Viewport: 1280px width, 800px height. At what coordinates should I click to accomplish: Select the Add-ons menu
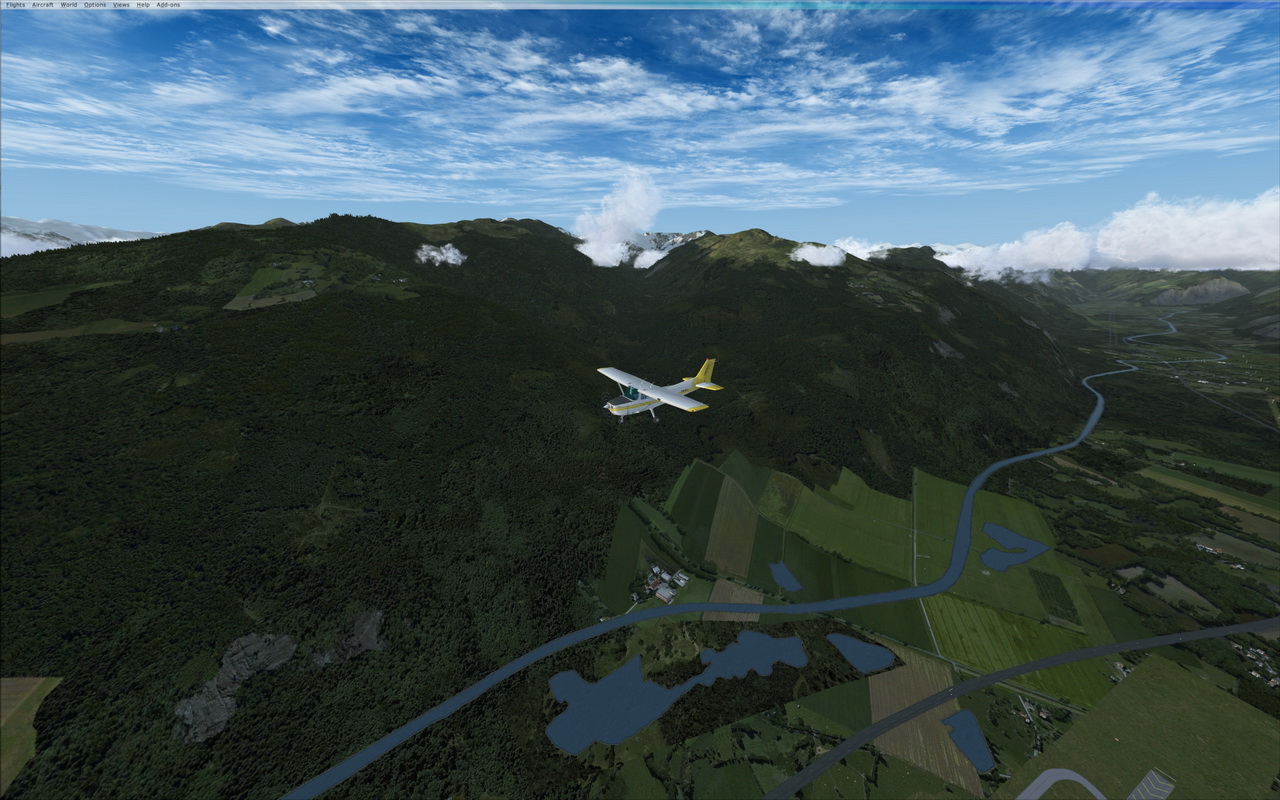click(x=168, y=5)
